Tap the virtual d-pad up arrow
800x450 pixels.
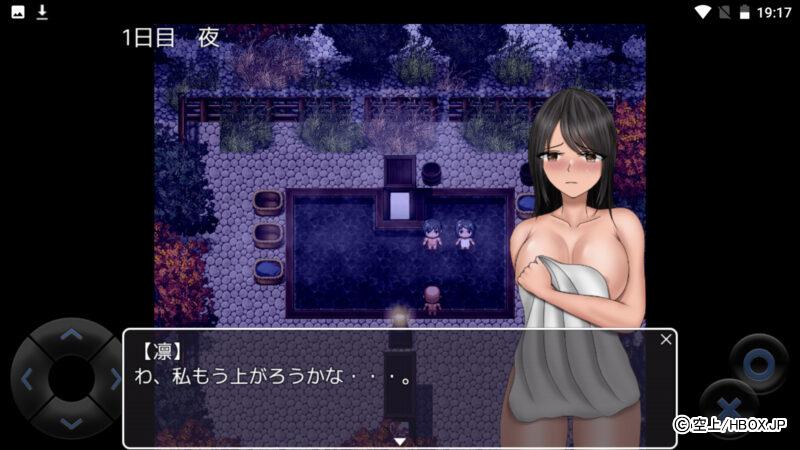(70, 335)
